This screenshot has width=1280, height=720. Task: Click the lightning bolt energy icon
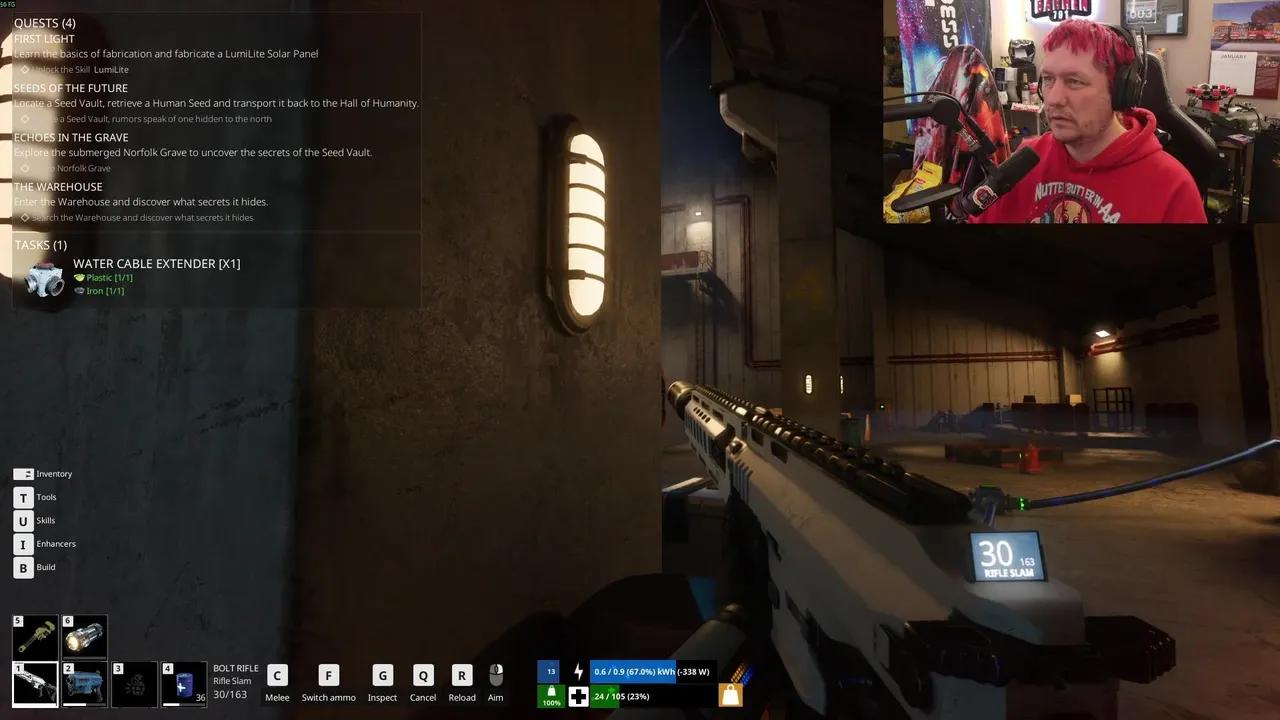[580, 671]
